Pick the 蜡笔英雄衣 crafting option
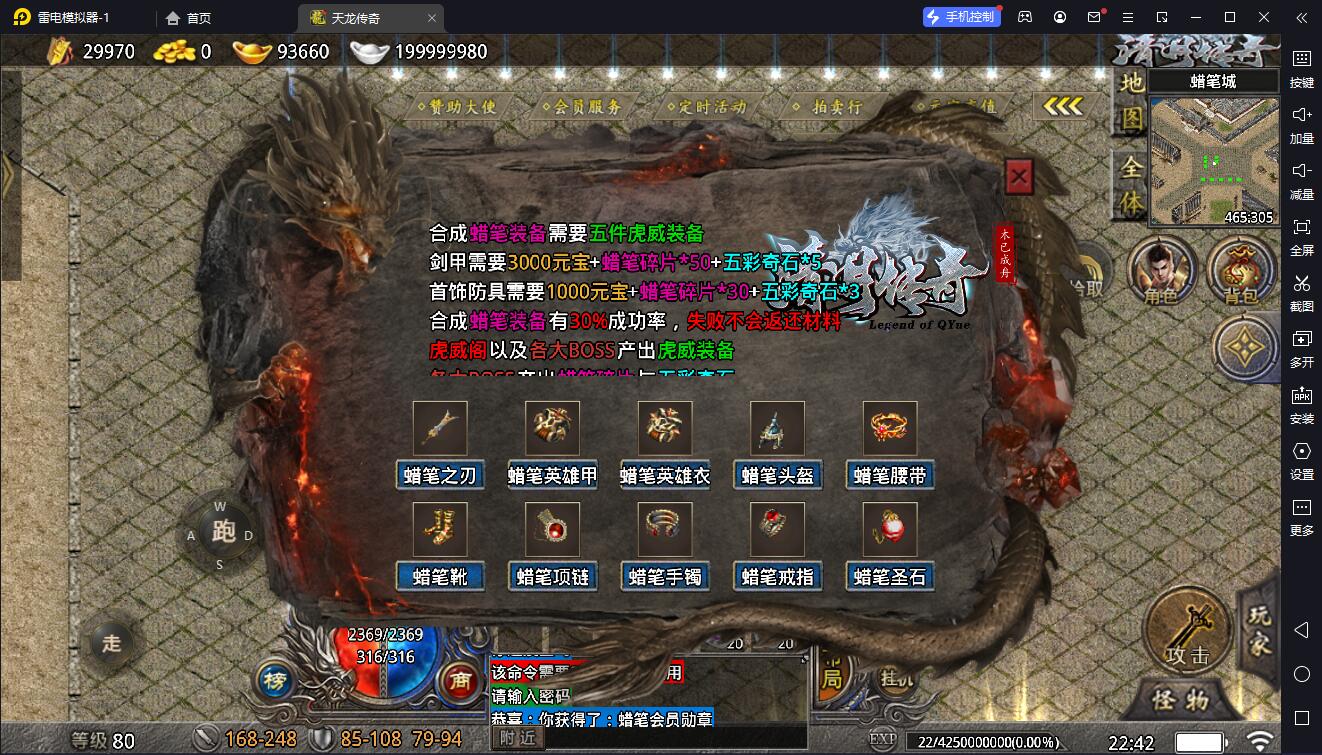Screen dimensions: 1322x755 click(665, 475)
